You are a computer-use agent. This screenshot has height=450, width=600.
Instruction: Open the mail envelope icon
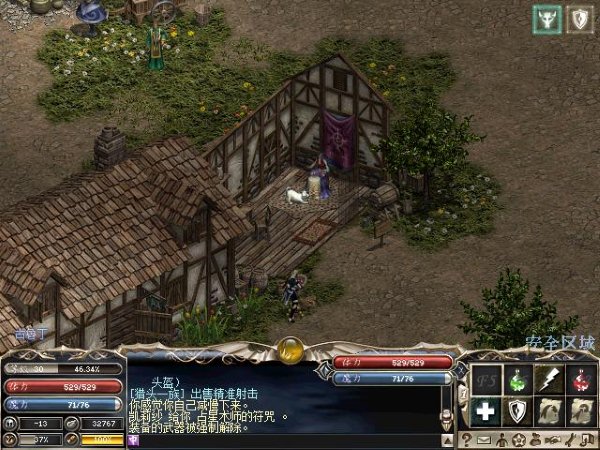[484, 439]
